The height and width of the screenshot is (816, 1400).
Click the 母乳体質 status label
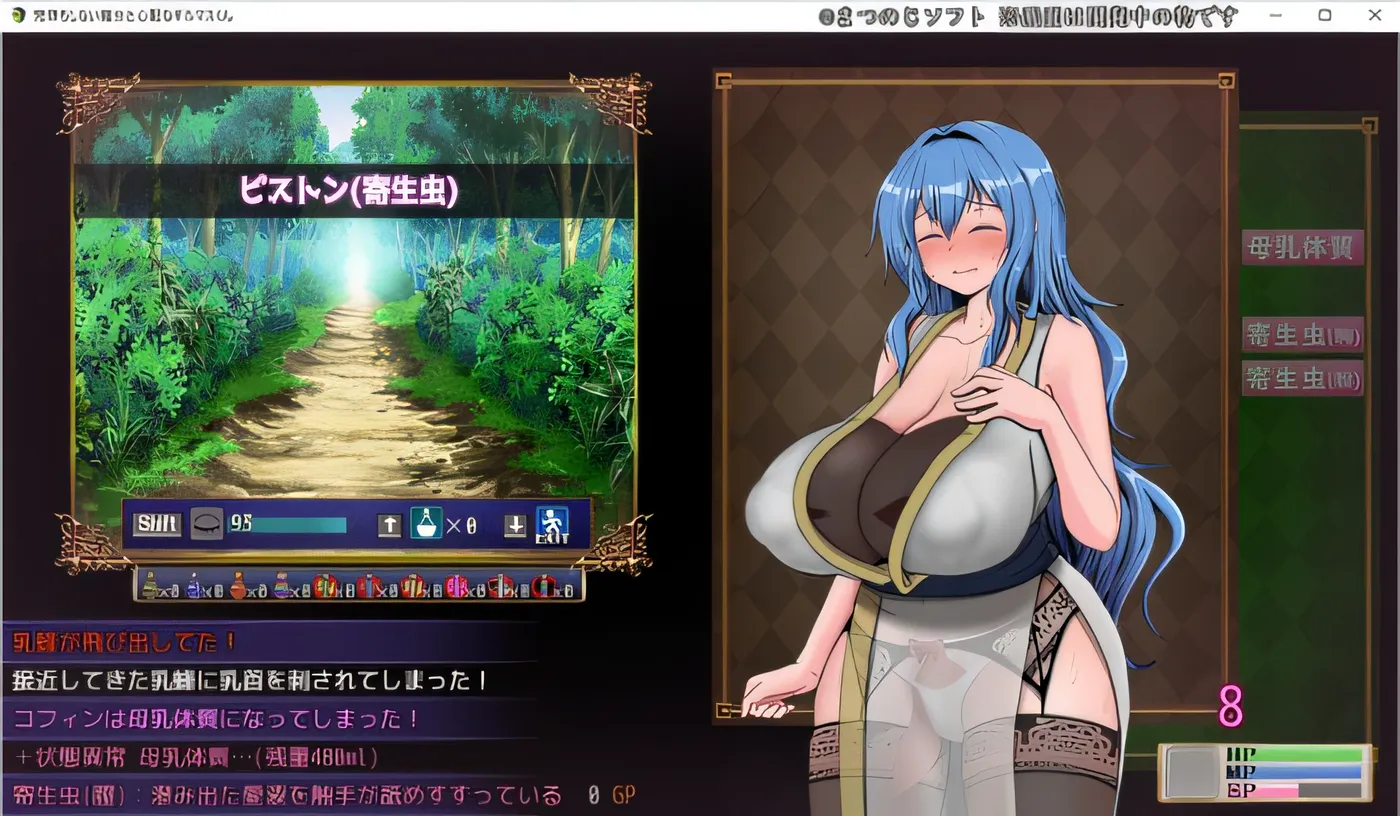(1302, 248)
